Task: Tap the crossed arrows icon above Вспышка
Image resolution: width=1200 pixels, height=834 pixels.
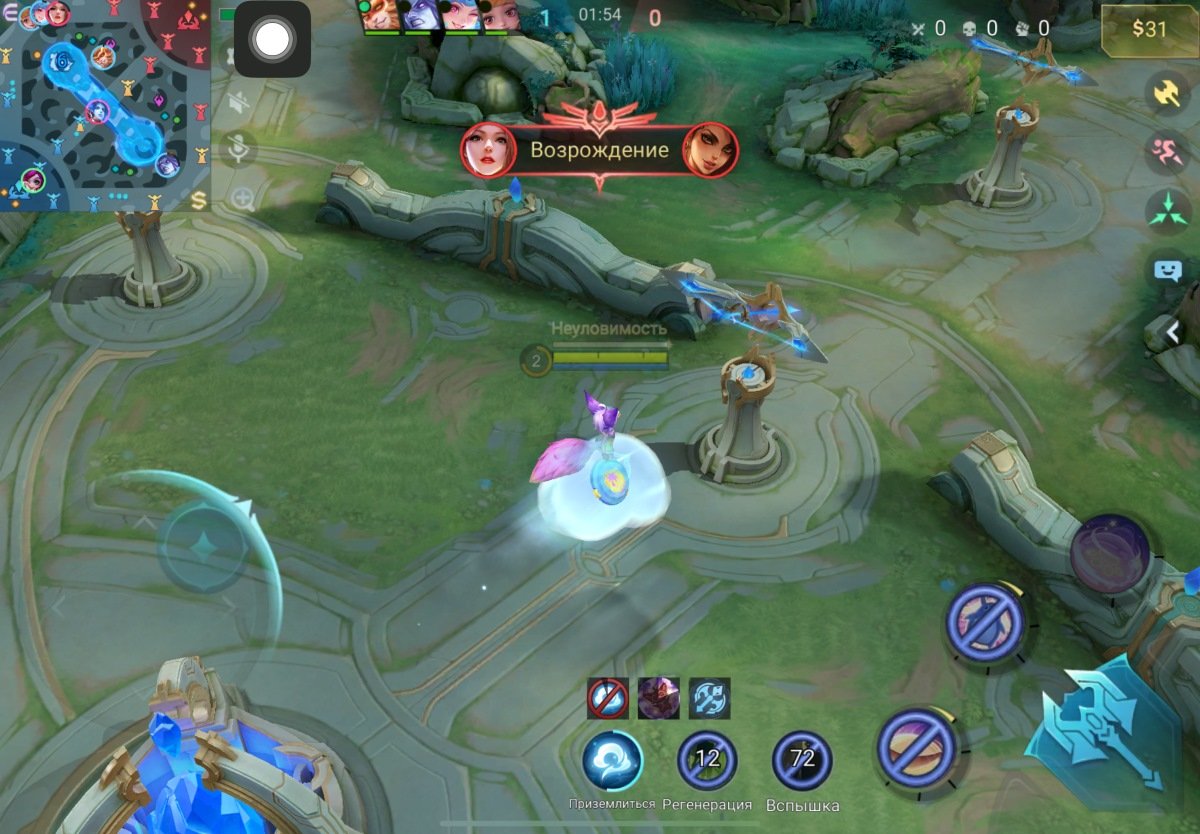Action: point(709,698)
